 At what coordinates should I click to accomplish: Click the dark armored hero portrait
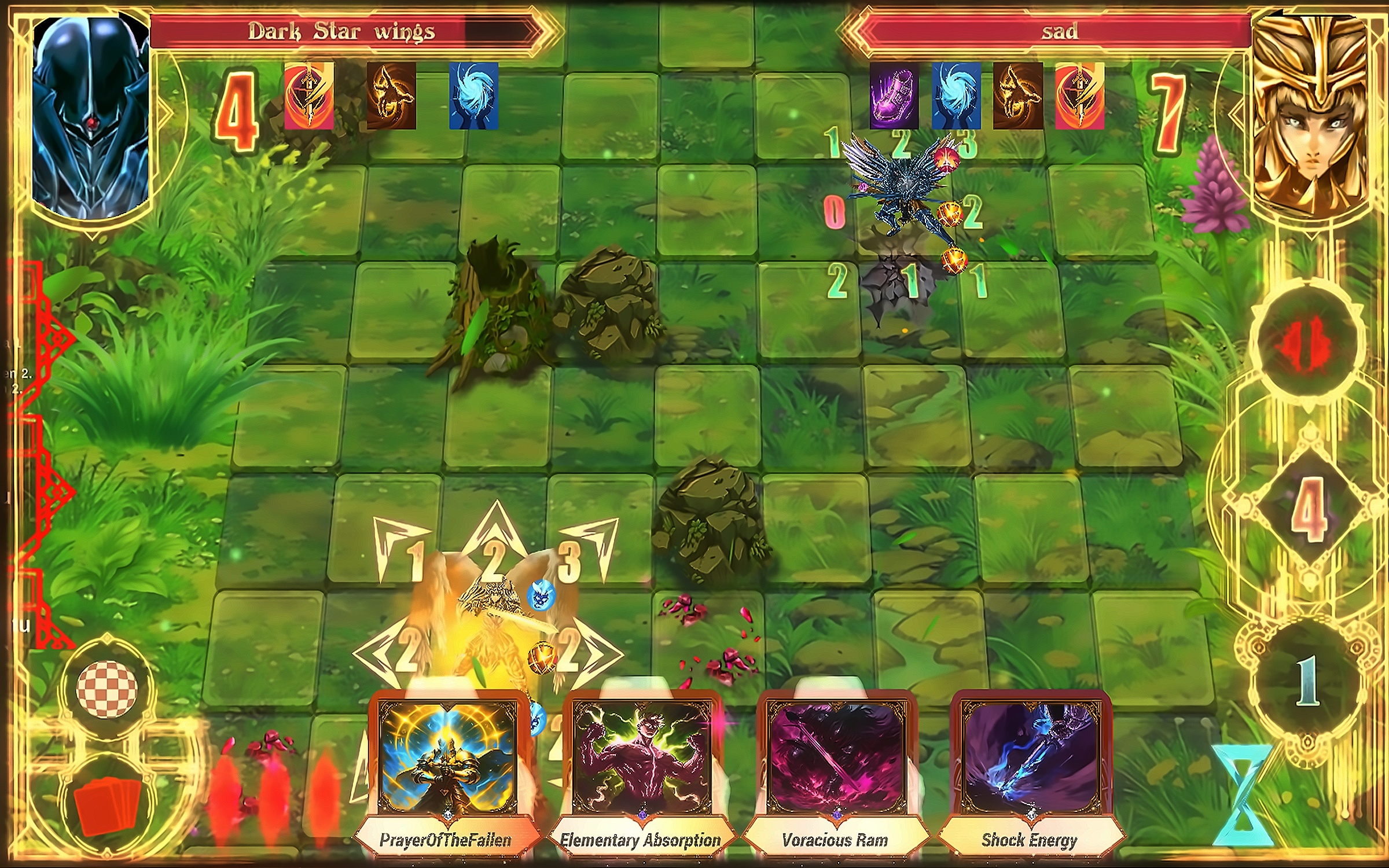[x=91, y=116]
